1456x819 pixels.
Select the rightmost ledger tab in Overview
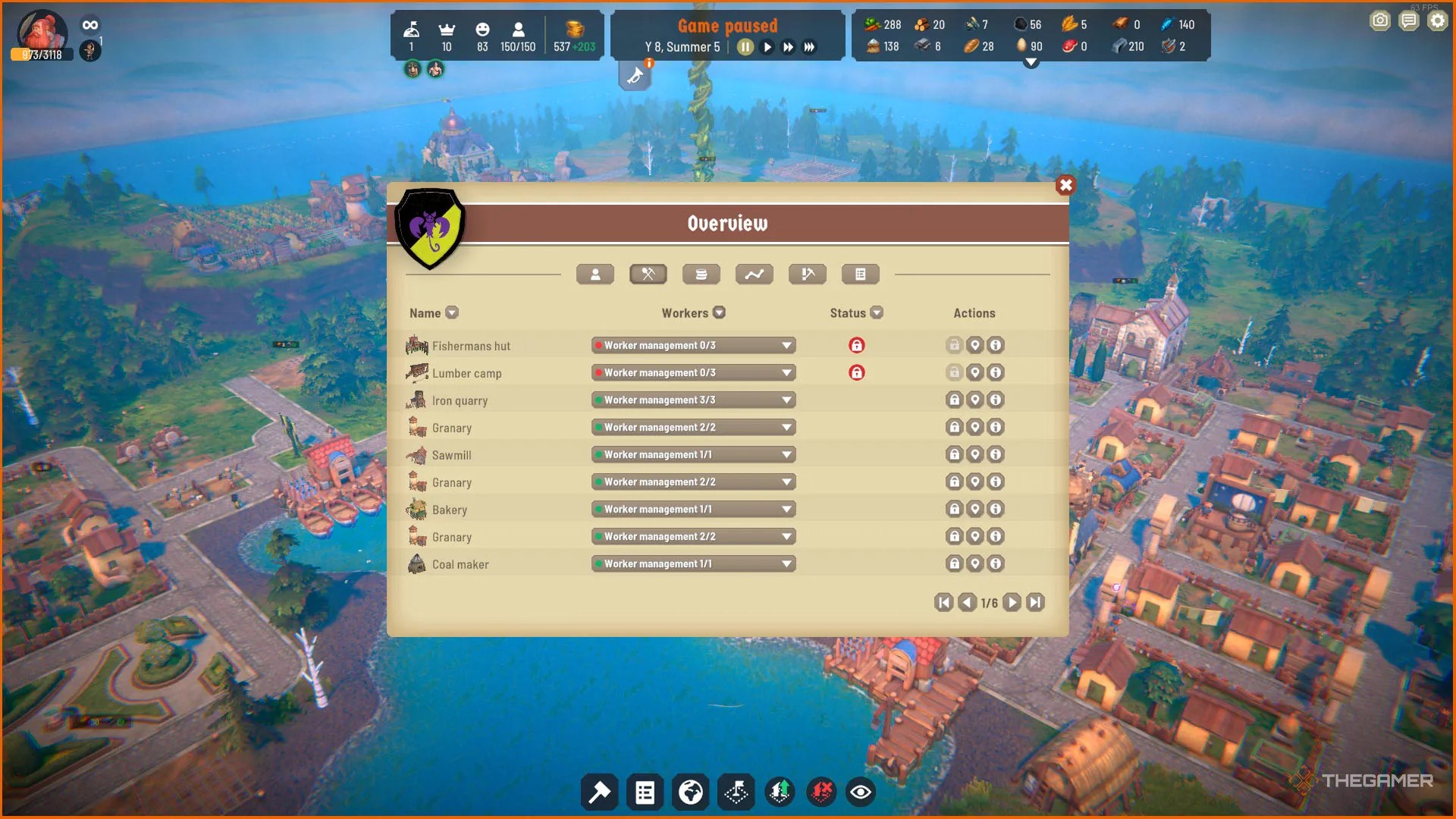(x=861, y=274)
